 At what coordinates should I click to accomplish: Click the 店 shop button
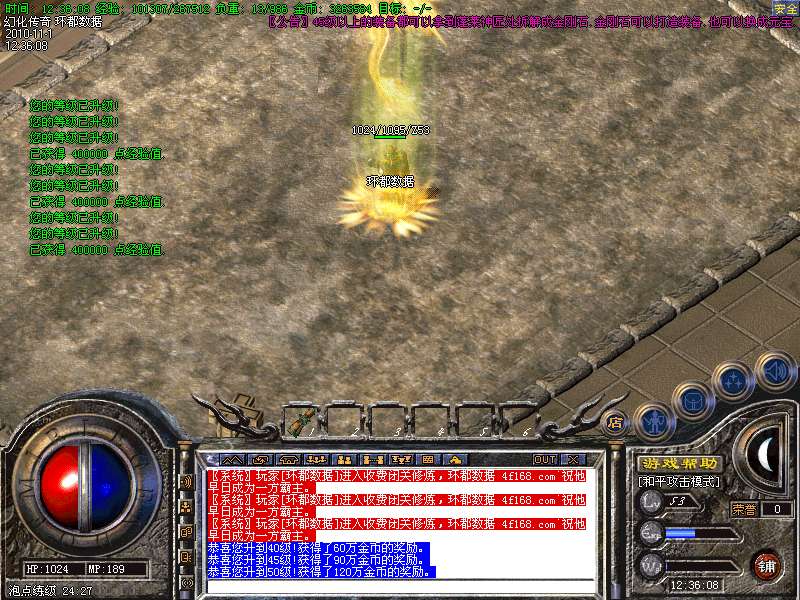tap(616, 422)
